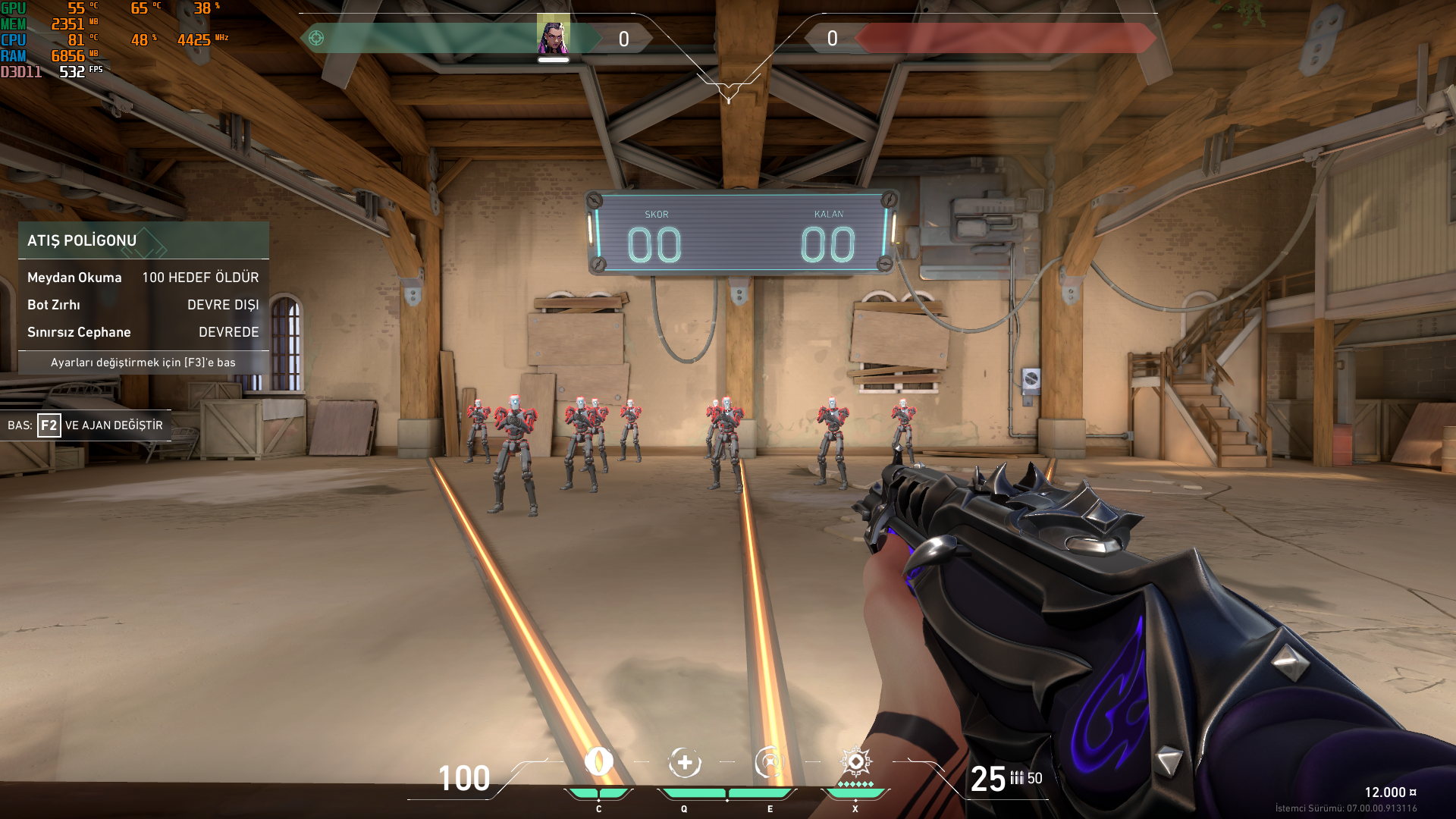Activate the Empress ultimate icon

855,761
